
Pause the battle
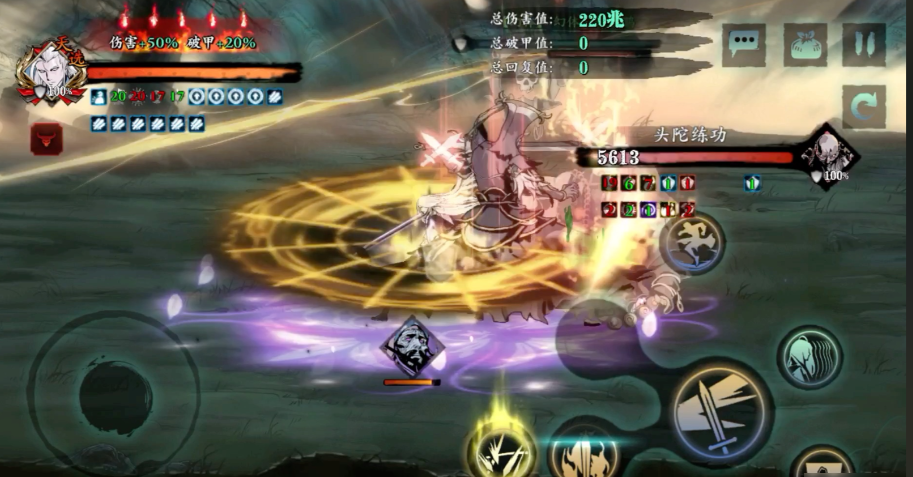[x=863, y=45]
